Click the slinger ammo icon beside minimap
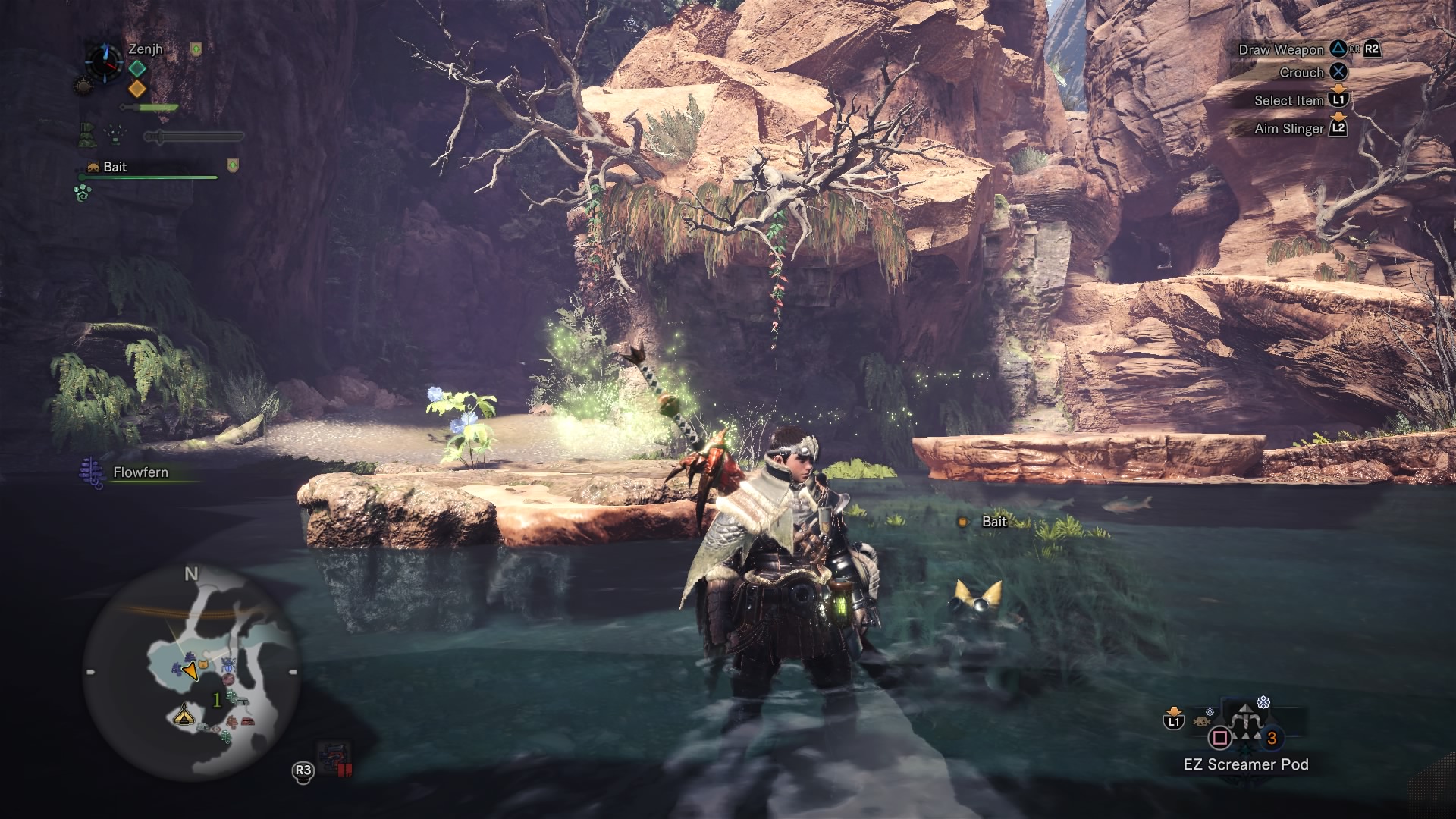This screenshot has height=819, width=1456. 334,760
